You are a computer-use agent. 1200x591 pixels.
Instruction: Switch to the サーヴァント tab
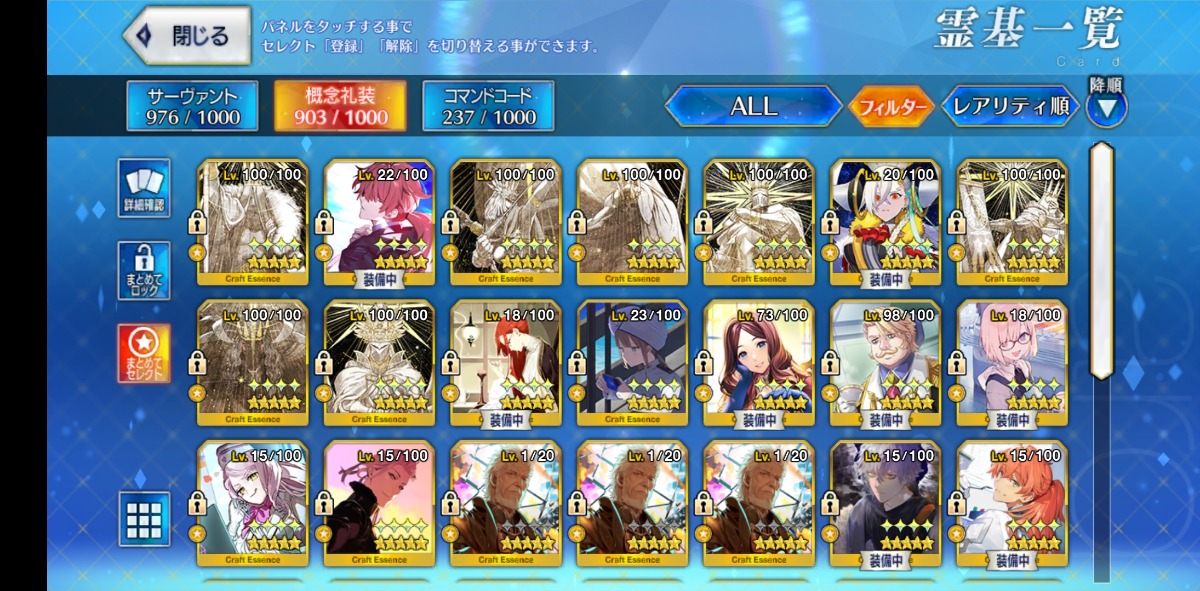[x=192, y=107]
